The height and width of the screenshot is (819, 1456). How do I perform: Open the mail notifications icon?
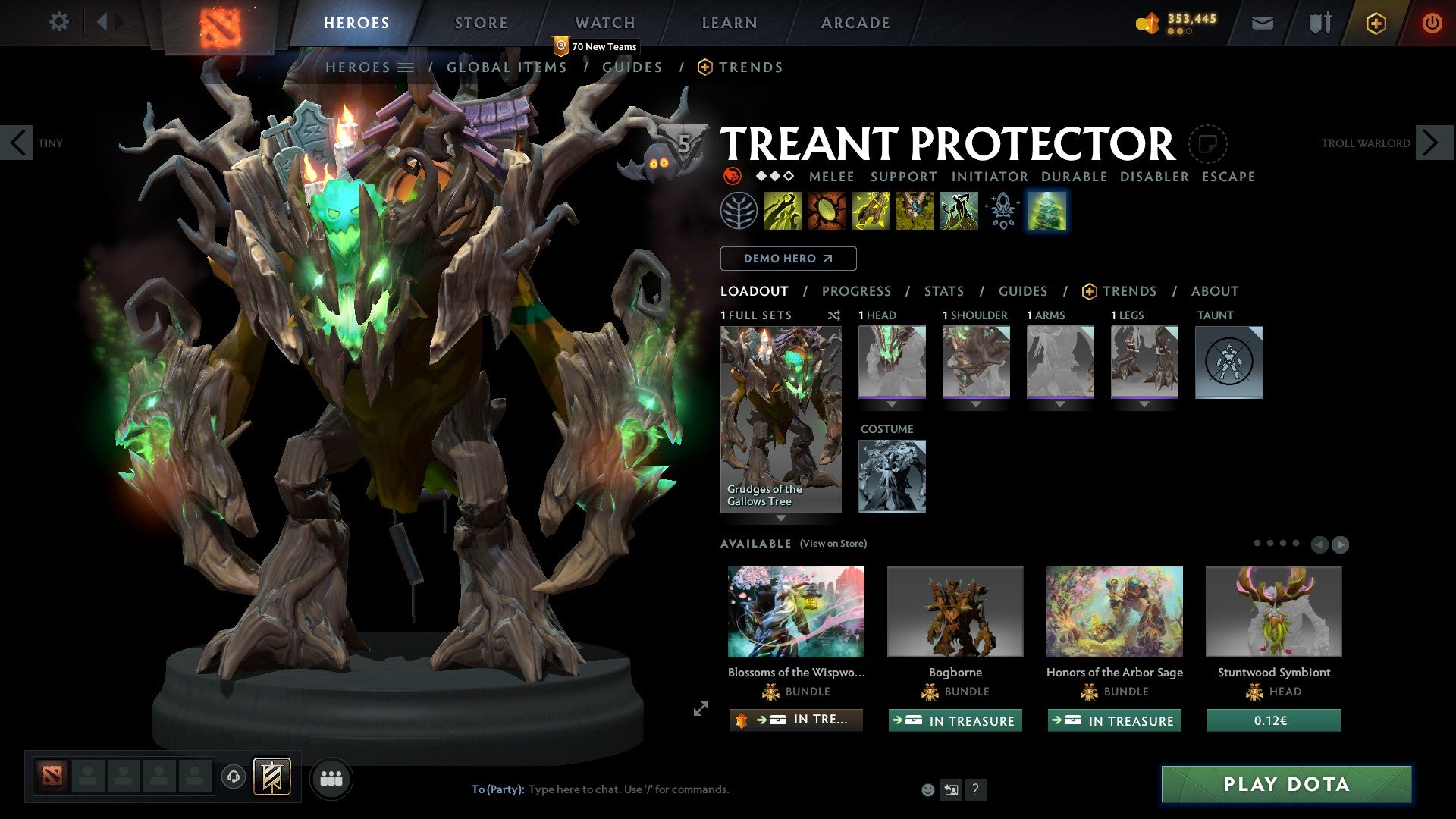click(1263, 23)
